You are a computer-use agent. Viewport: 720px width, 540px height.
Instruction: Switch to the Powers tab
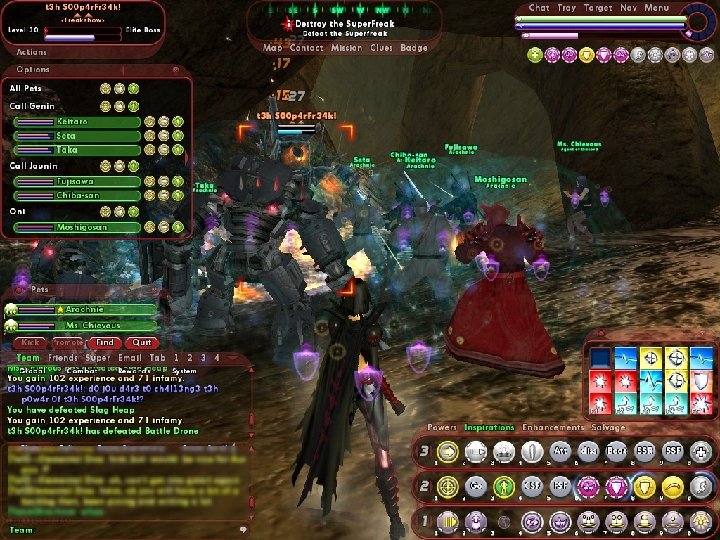tap(443, 427)
